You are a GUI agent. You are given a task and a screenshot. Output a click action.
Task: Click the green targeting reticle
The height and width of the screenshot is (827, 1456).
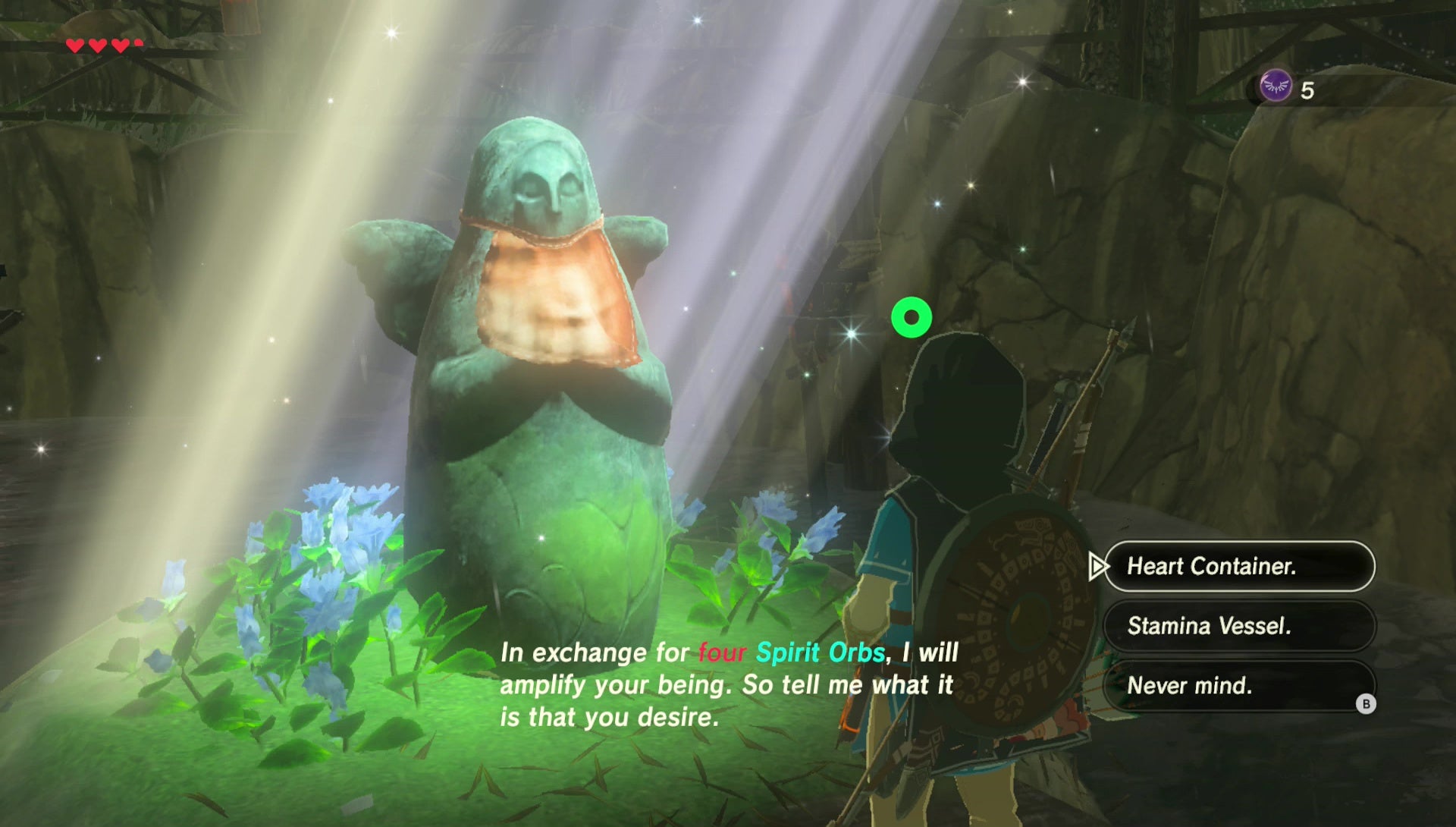[x=912, y=319]
